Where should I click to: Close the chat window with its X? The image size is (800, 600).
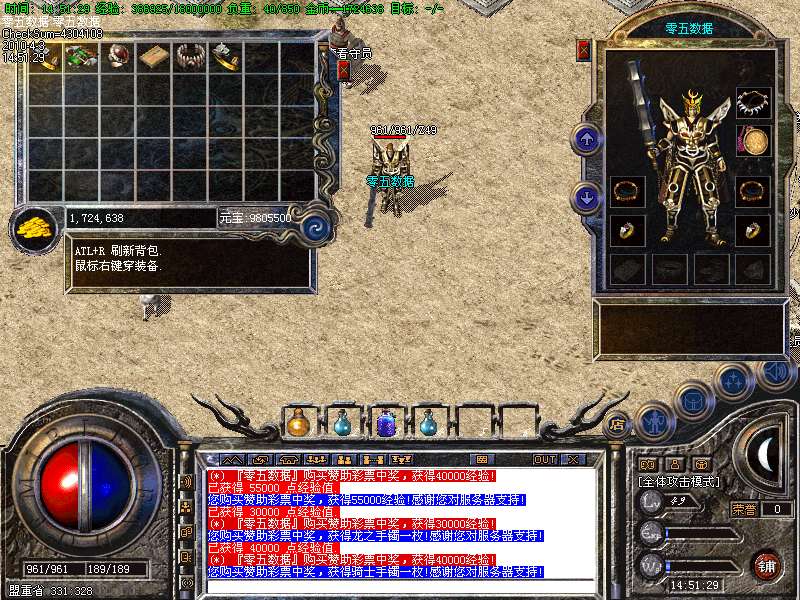click(x=573, y=460)
